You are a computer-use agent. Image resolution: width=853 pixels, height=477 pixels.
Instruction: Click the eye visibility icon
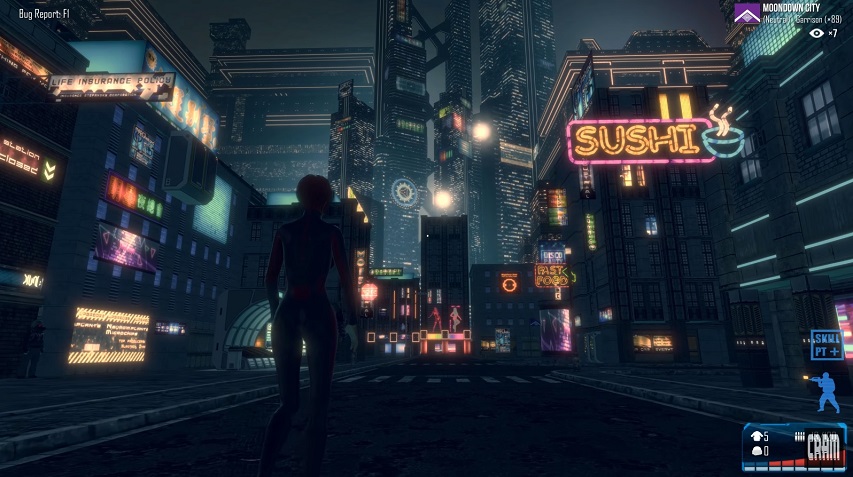pos(817,33)
